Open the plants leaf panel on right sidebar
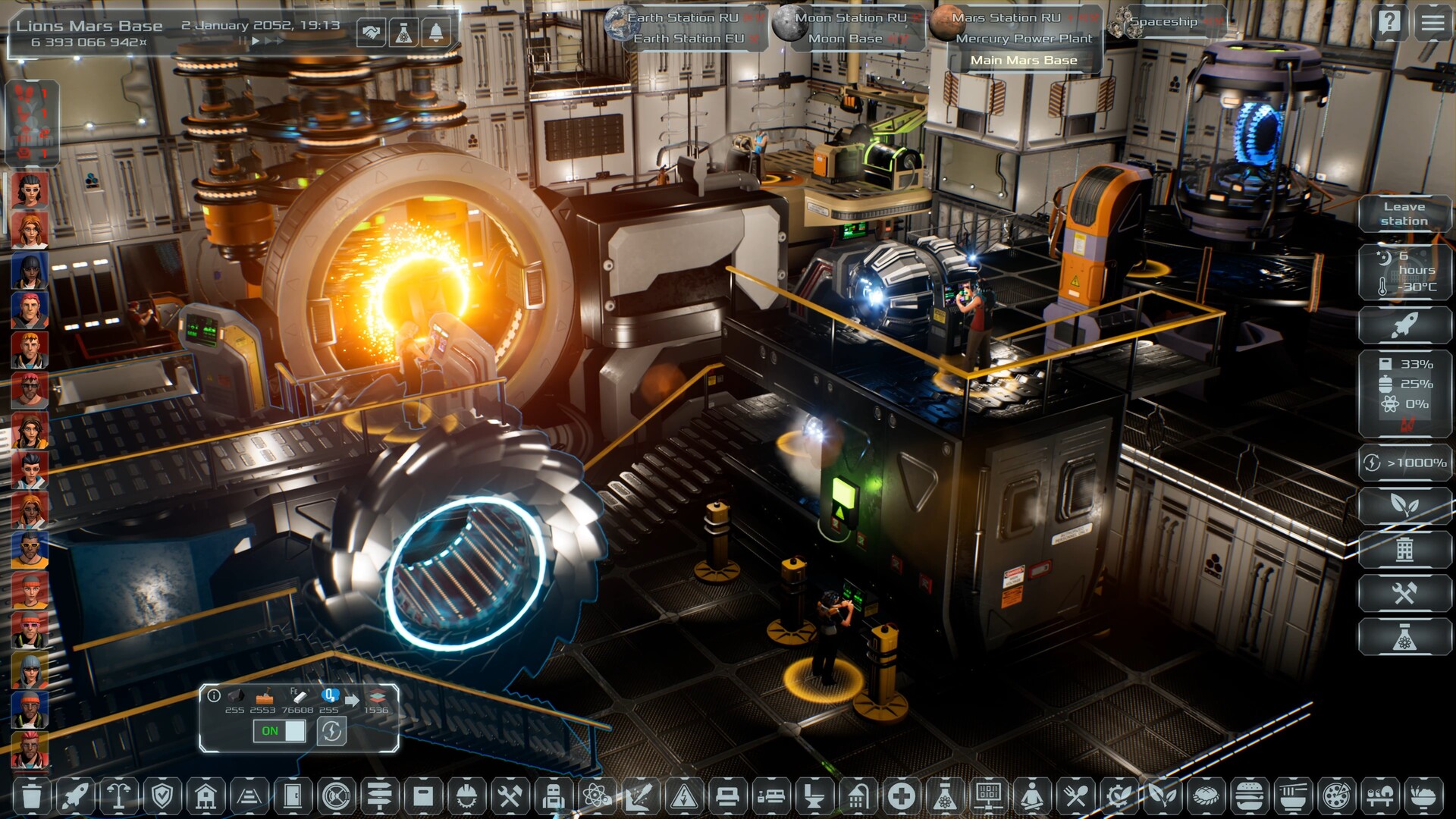Screen dimensions: 1456x819 click(x=1404, y=505)
